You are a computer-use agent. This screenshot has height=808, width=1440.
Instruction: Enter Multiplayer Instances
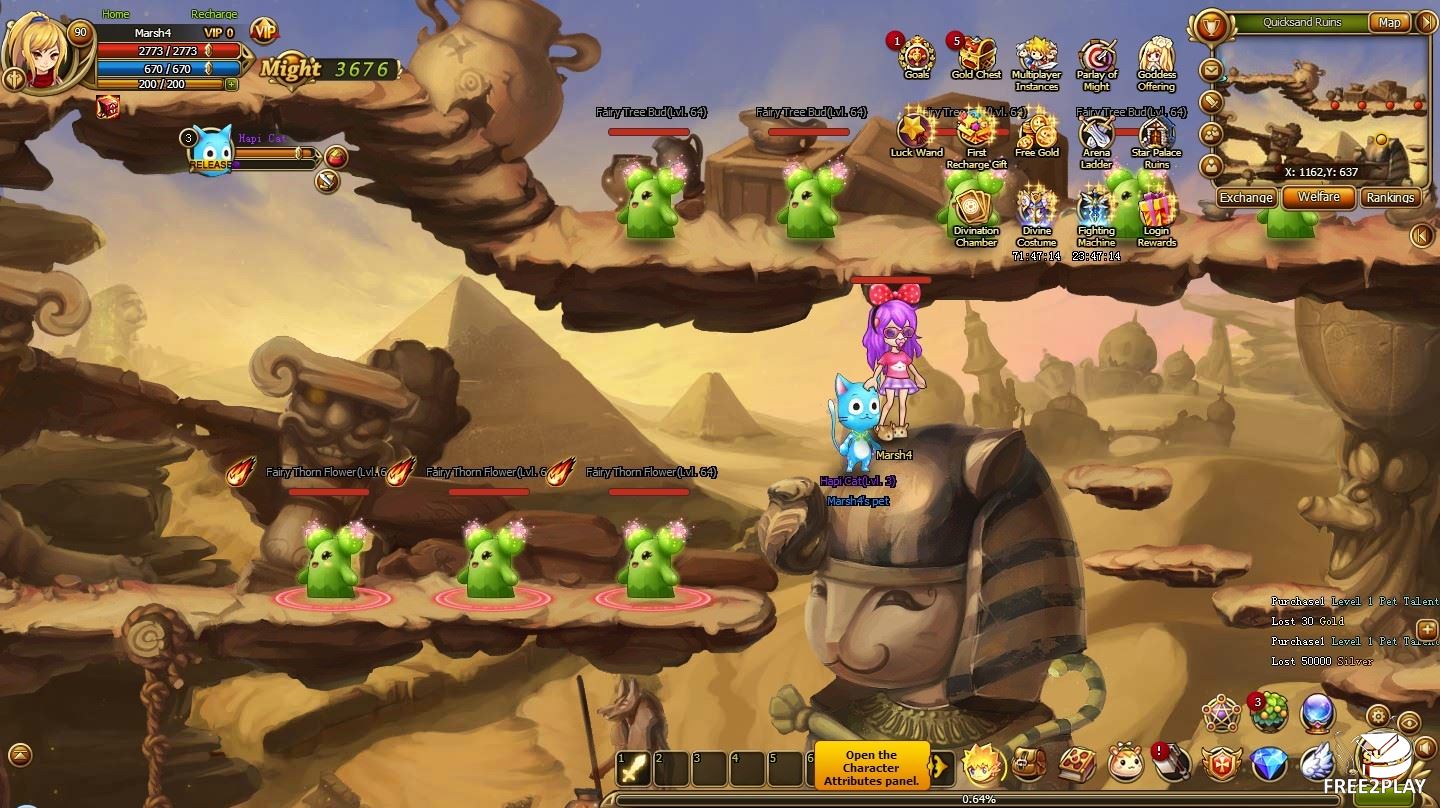click(x=1037, y=60)
